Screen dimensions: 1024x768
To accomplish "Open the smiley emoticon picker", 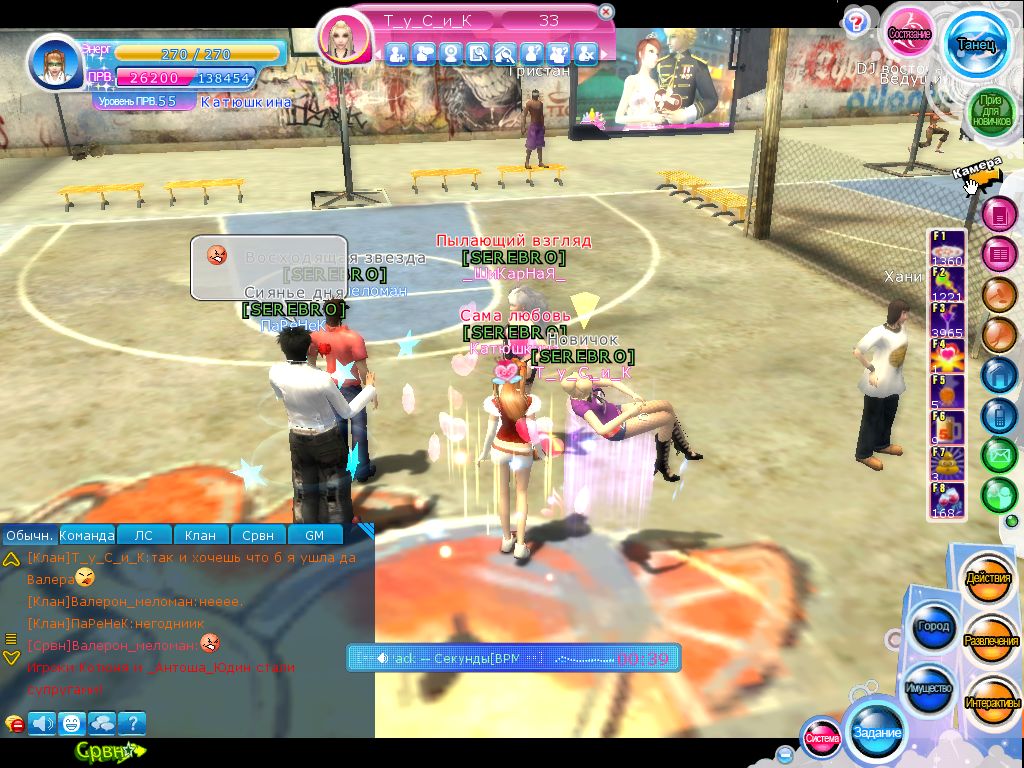I will (x=71, y=722).
